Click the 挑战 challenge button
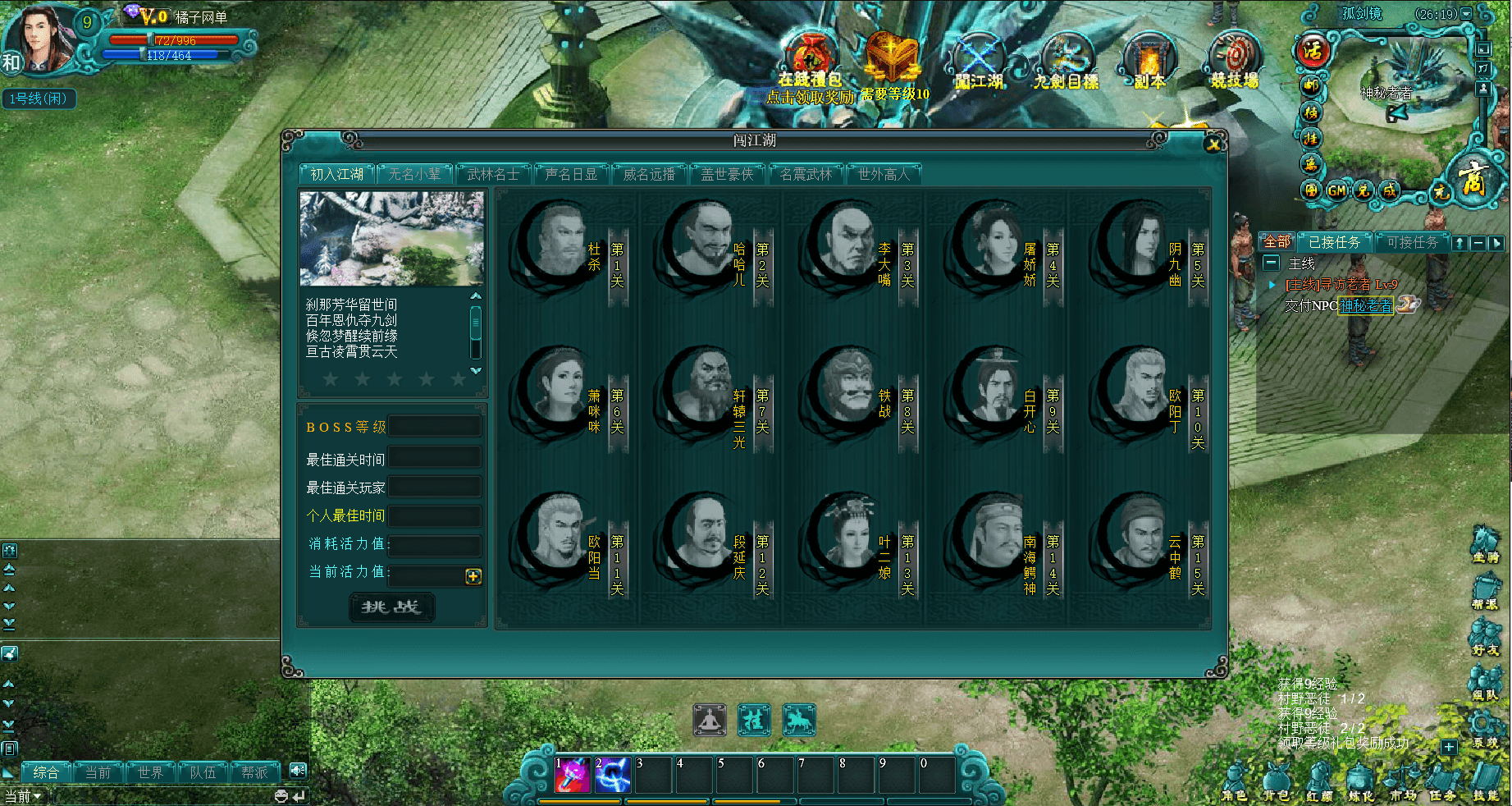This screenshot has width=1512, height=806. (x=391, y=607)
